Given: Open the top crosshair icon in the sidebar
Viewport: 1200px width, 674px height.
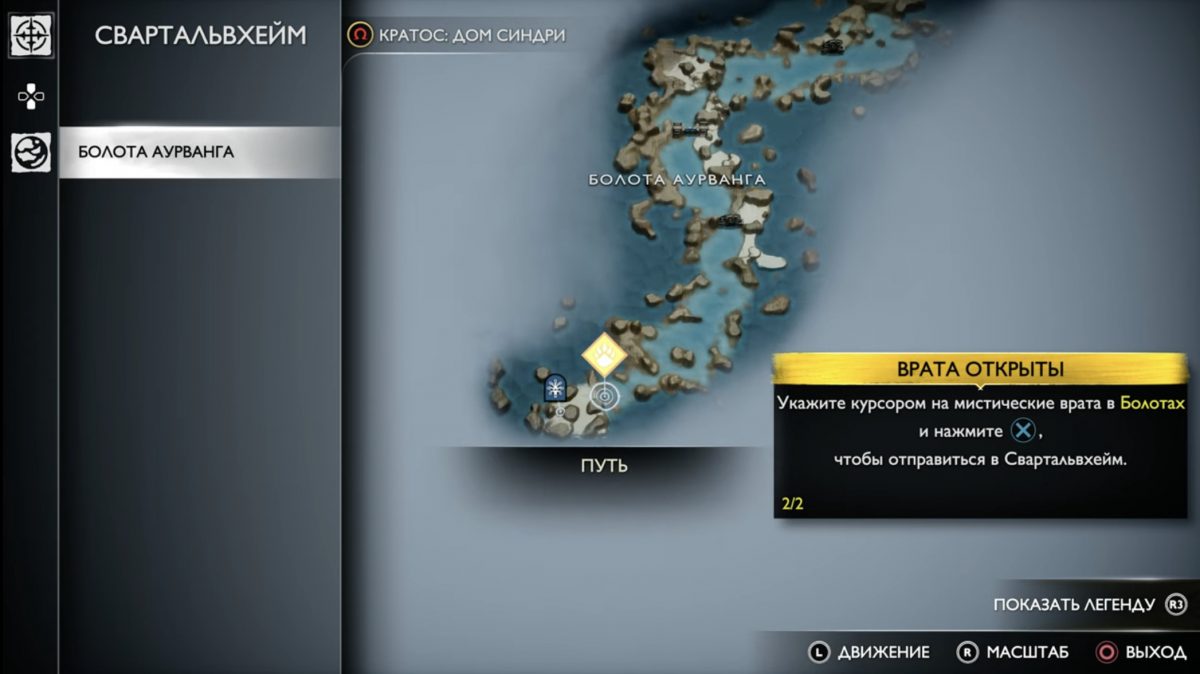Looking at the screenshot, I should (x=31, y=36).
